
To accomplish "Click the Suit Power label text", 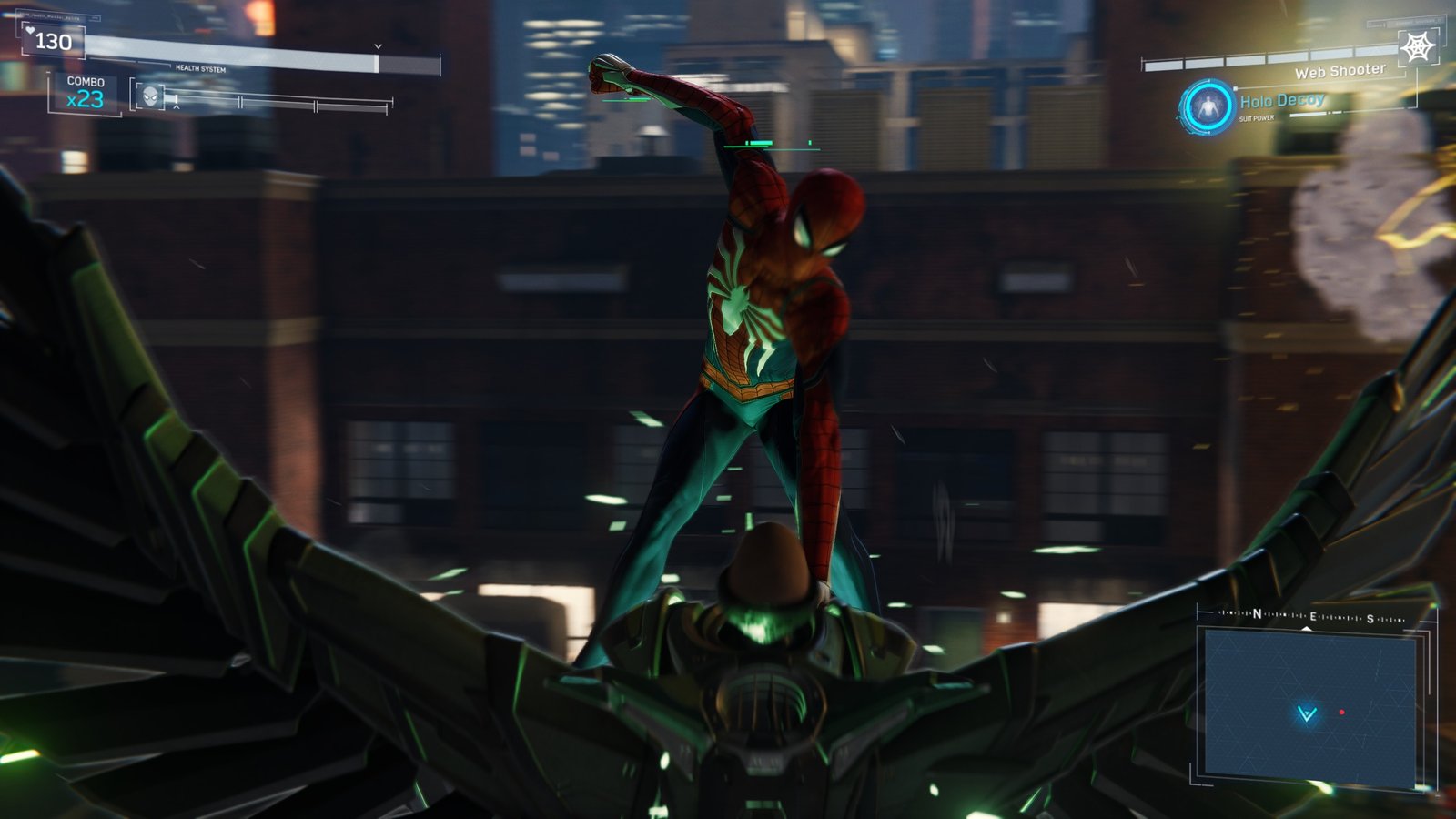I will tap(1257, 118).
